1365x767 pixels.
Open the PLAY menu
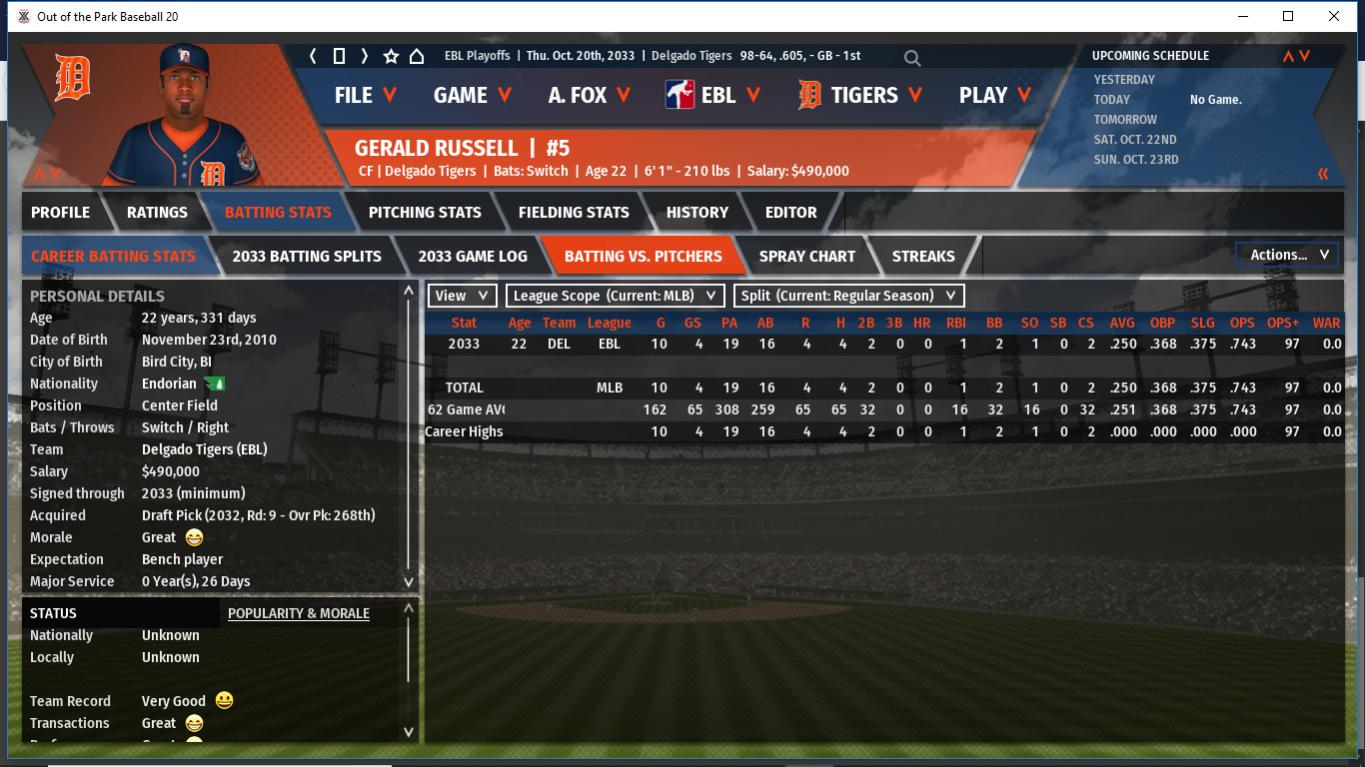tap(994, 95)
